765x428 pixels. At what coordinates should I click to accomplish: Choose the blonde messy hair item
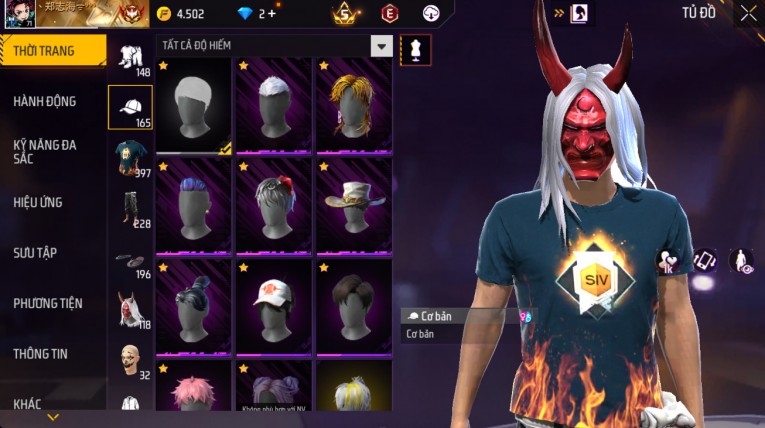pos(353,105)
